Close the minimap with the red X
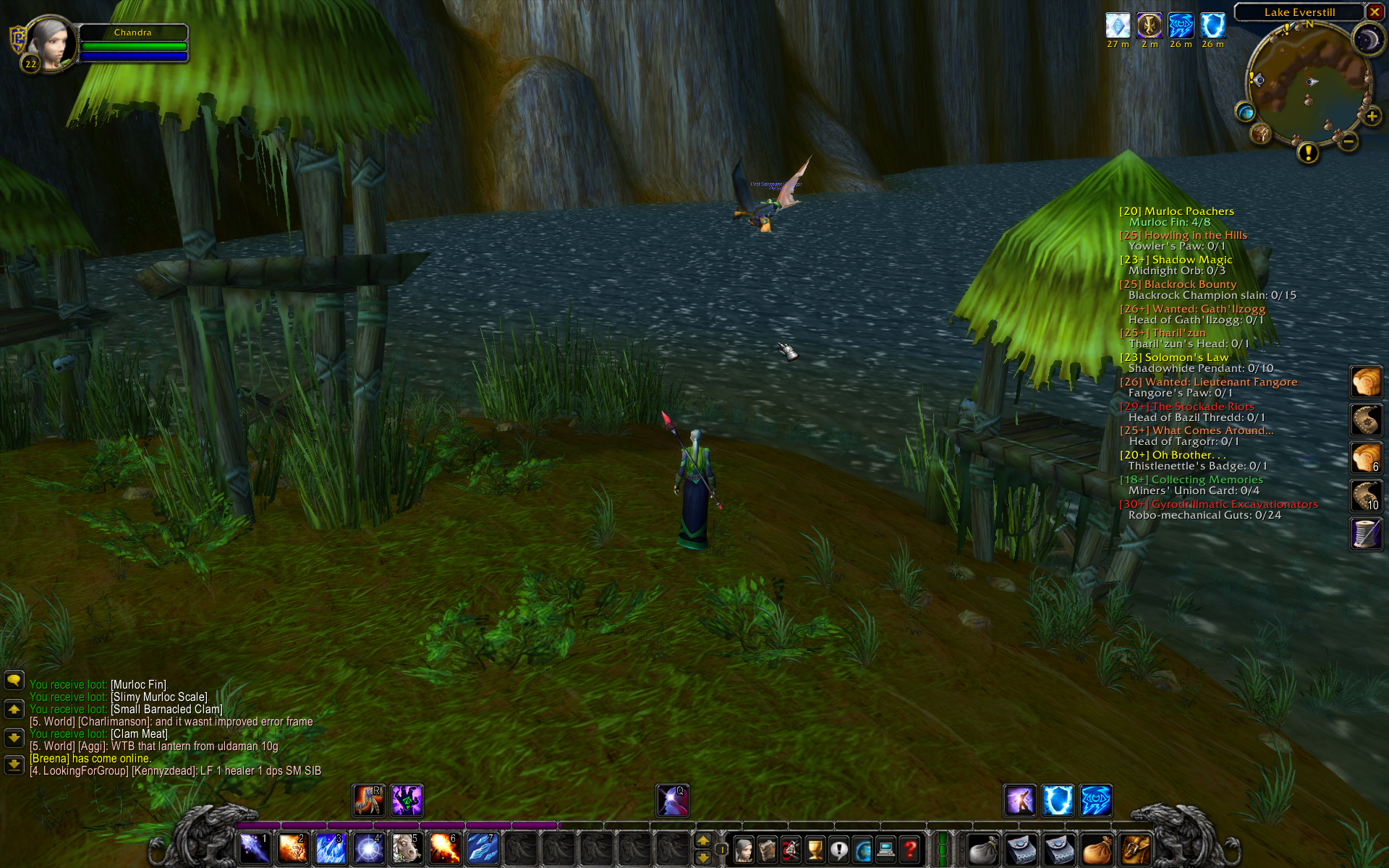The width and height of the screenshot is (1389, 868). coord(1375,12)
